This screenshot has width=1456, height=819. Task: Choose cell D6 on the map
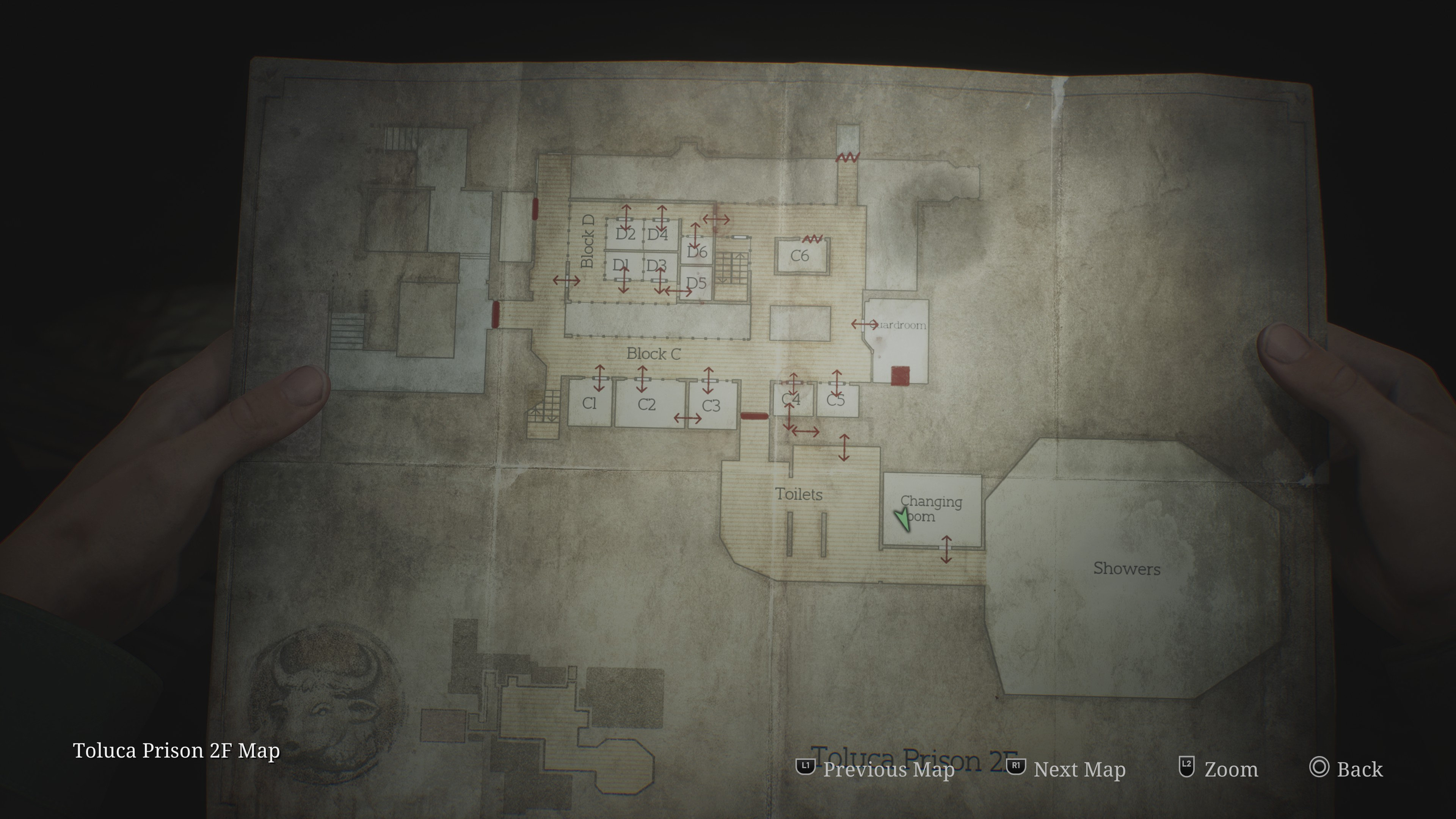click(x=697, y=252)
